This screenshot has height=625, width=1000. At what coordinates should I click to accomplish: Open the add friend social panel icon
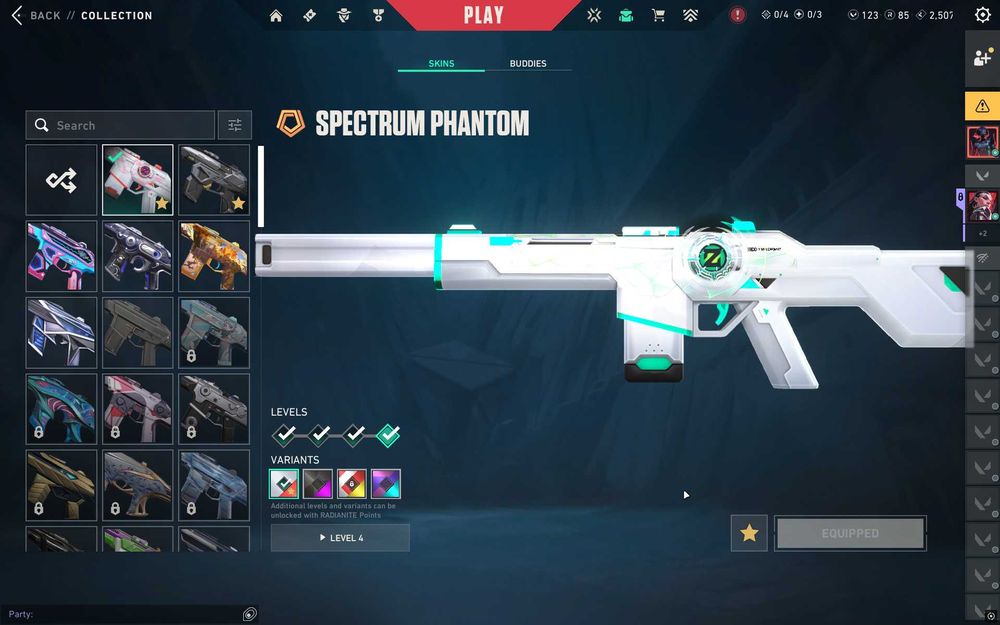982,56
